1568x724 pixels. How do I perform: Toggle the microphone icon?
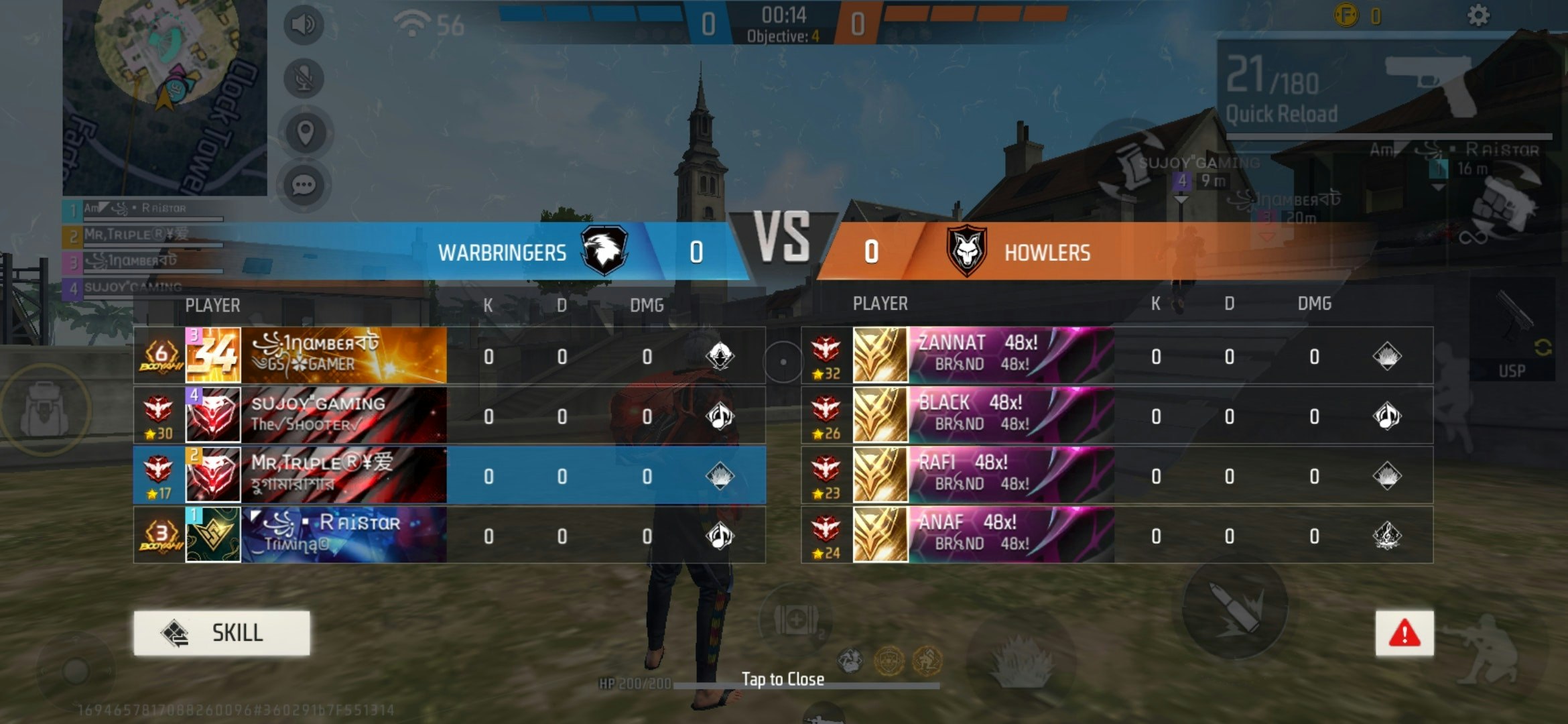pos(304,79)
